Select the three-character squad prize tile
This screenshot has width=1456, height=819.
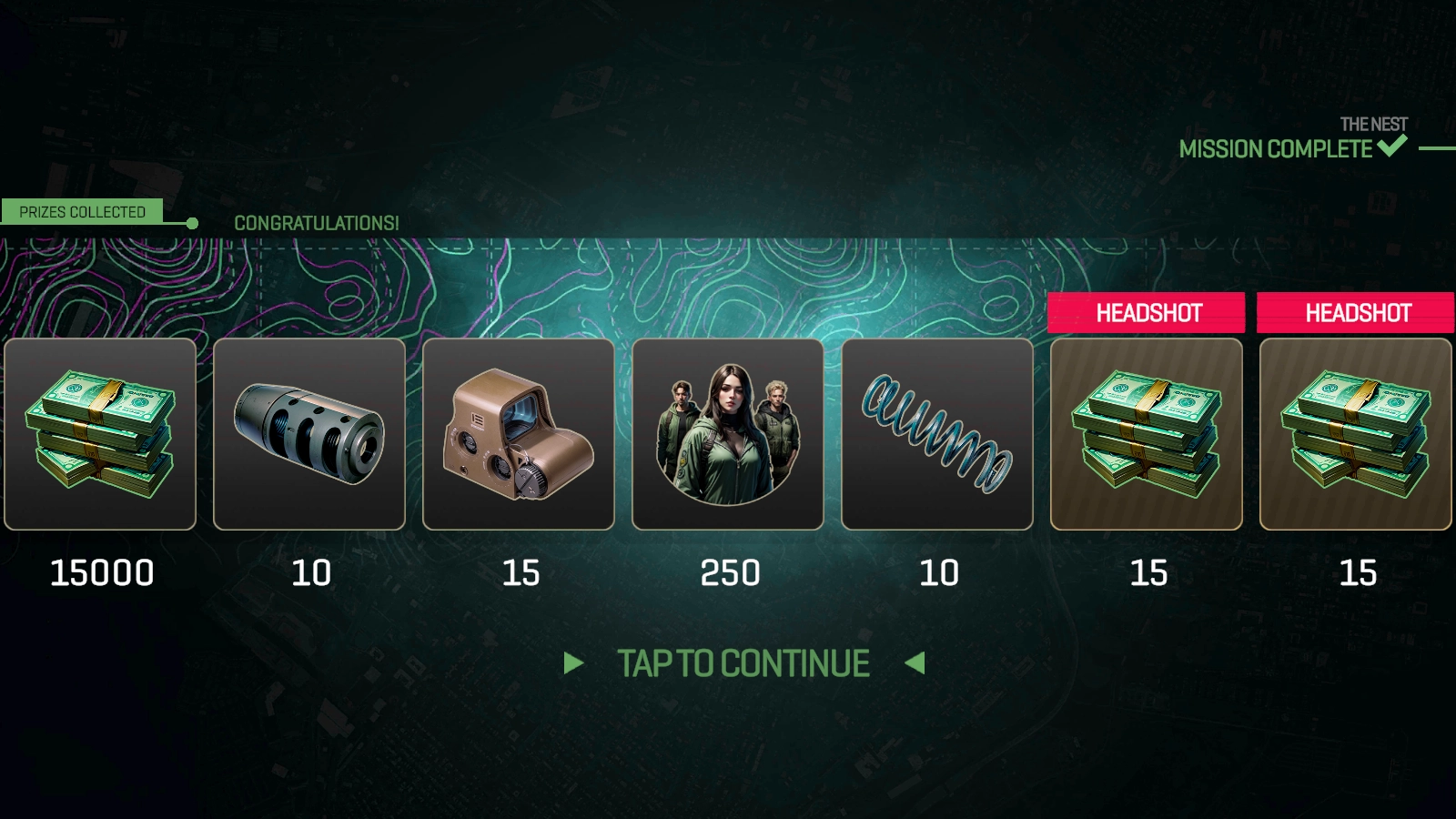(x=728, y=434)
